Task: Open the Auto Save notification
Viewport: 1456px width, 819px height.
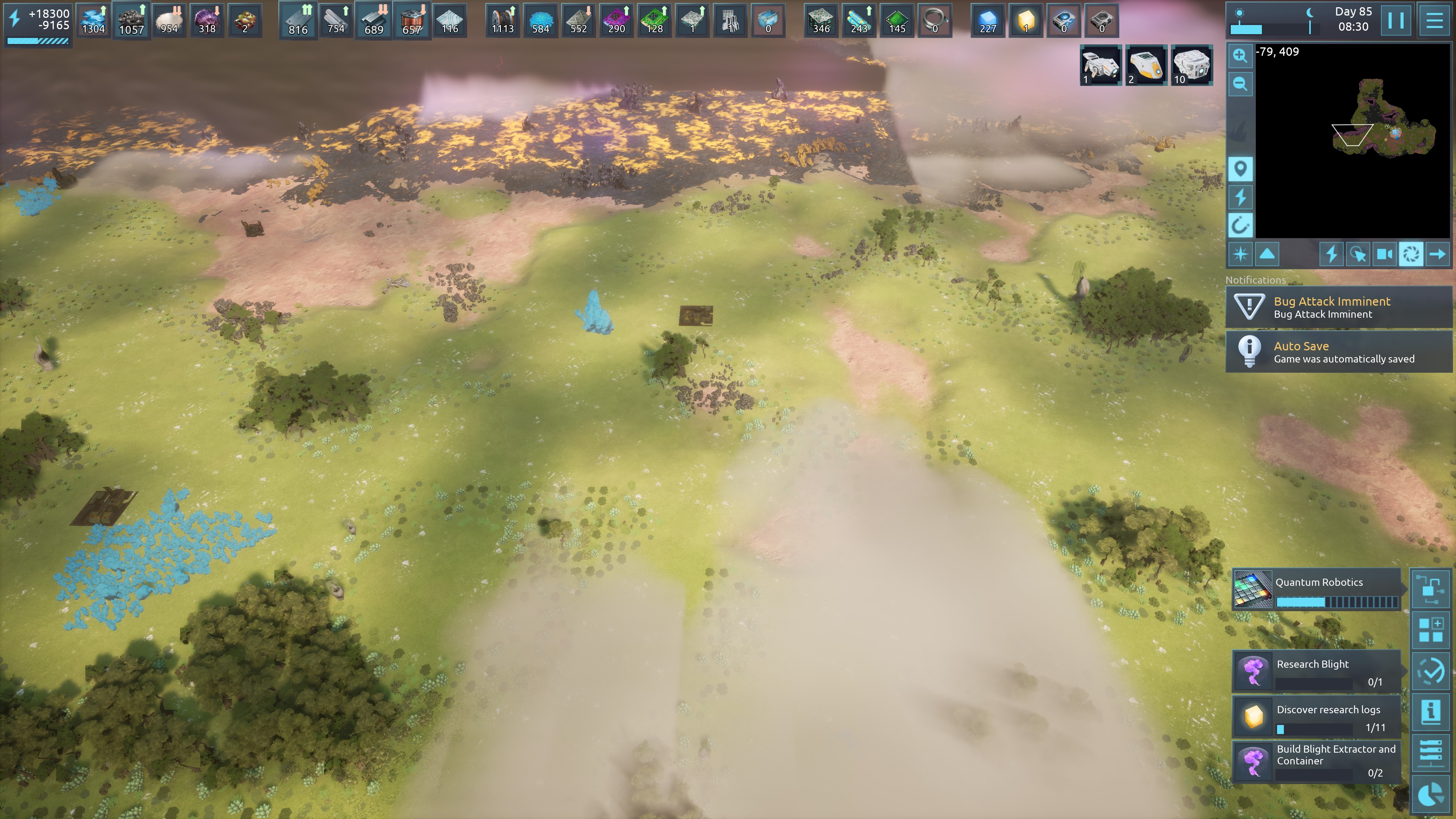Action: pos(1338,352)
